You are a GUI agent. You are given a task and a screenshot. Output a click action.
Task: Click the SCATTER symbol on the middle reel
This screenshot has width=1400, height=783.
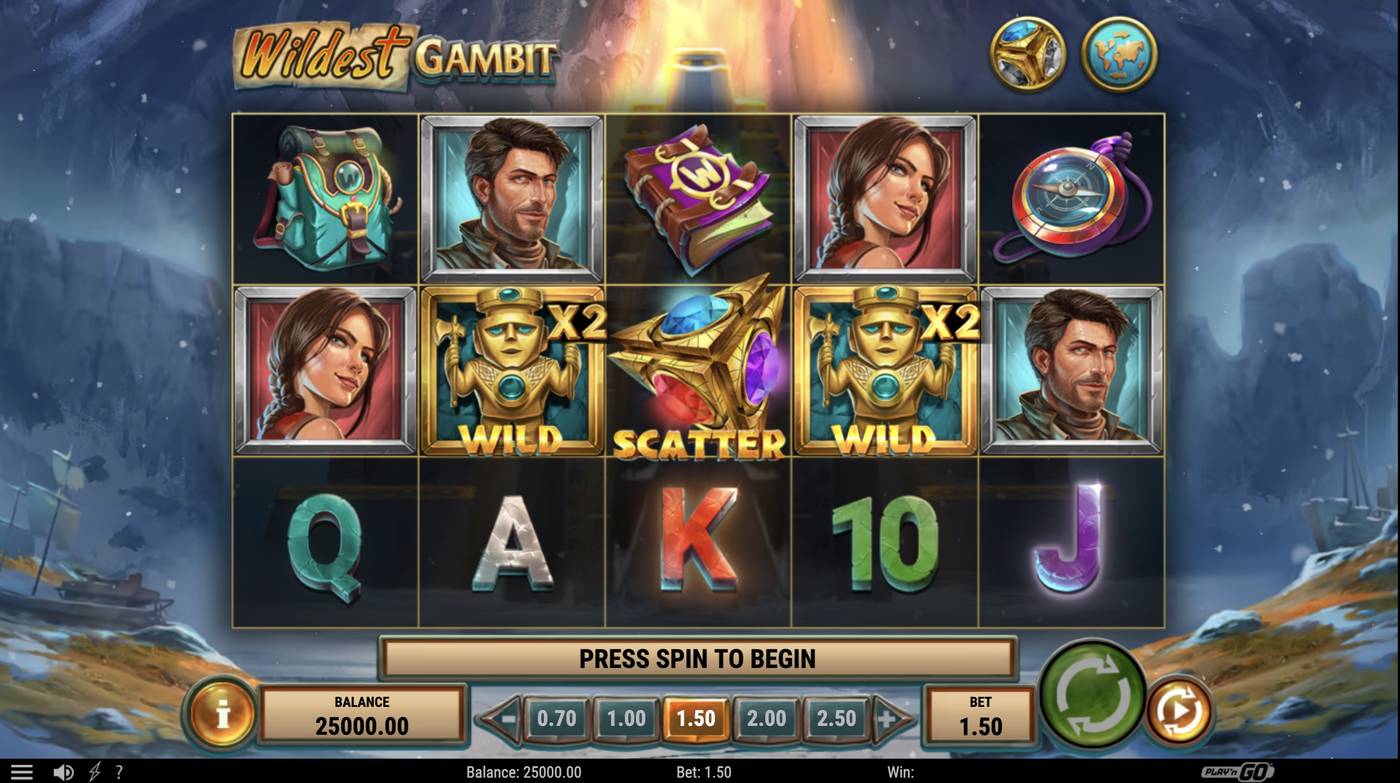point(697,370)
